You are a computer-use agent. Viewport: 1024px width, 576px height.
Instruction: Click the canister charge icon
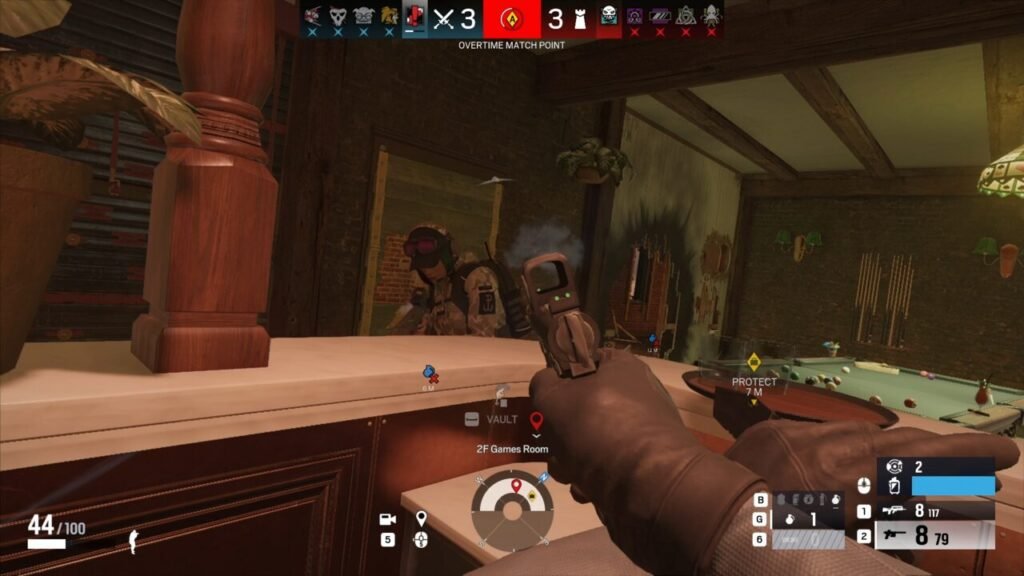[895, 485]
